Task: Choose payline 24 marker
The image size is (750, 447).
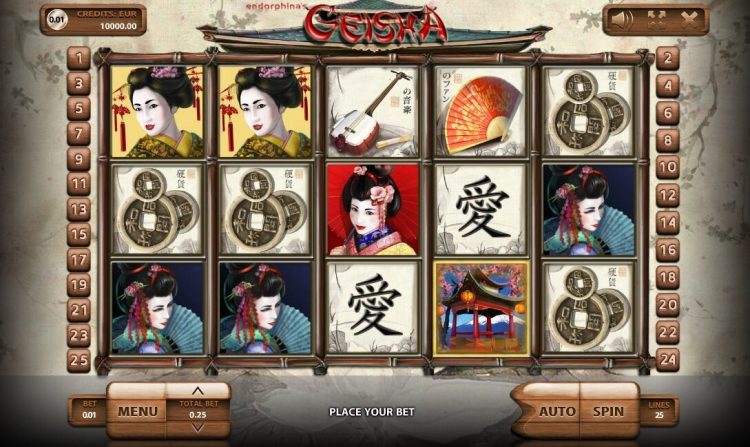Action: [x=667, y=360]
